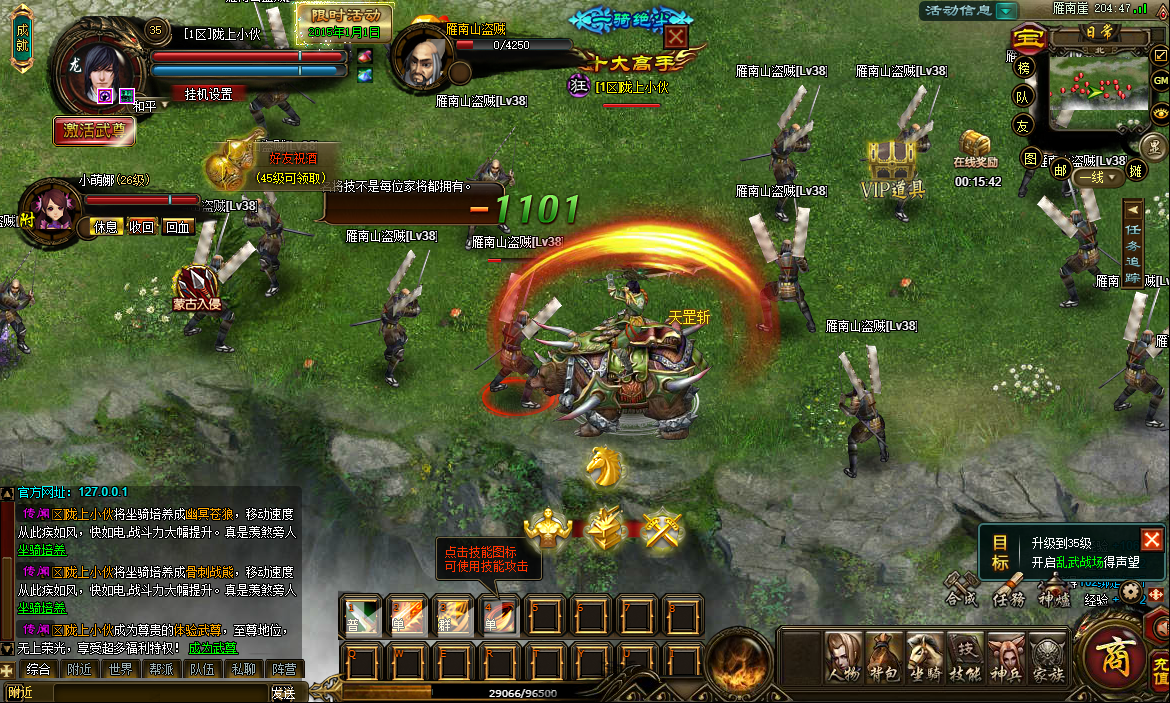Click the pet's 休息 rest button
The height and width of the screenshot is (703, 1170).
tap(106, 227)
